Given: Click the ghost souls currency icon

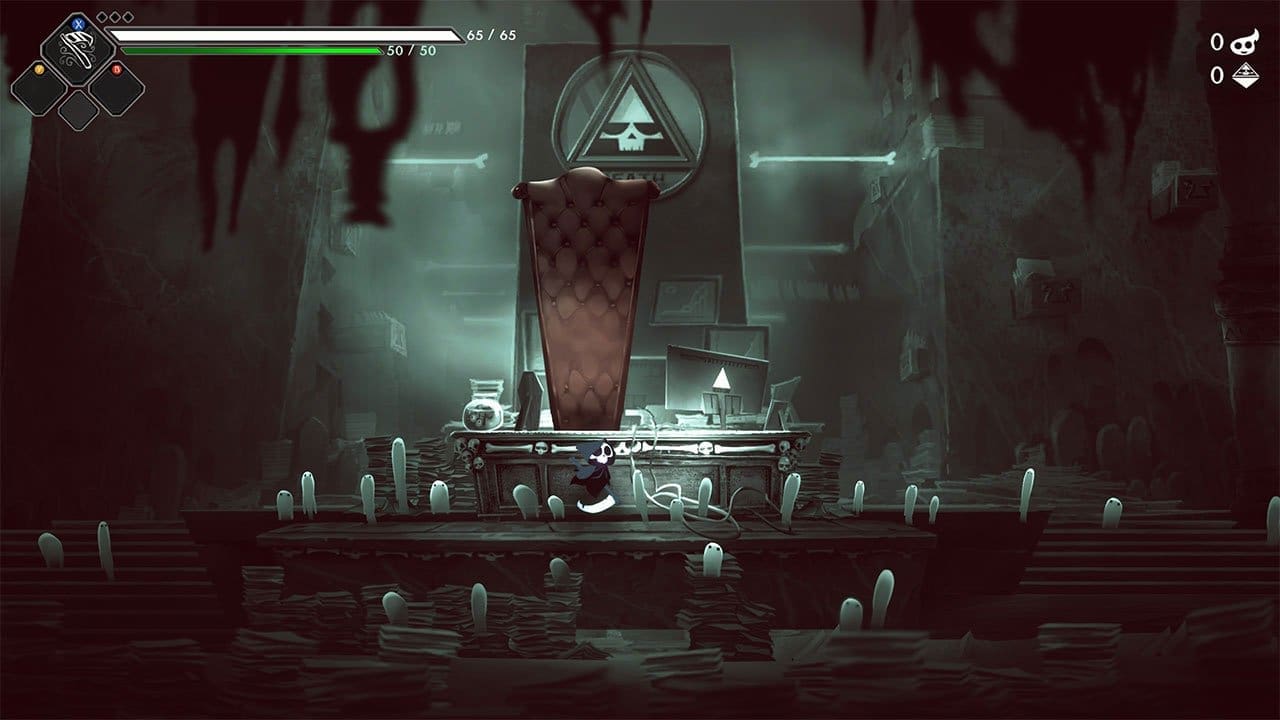Looking at the screenshot, I should coord(1242,42).
